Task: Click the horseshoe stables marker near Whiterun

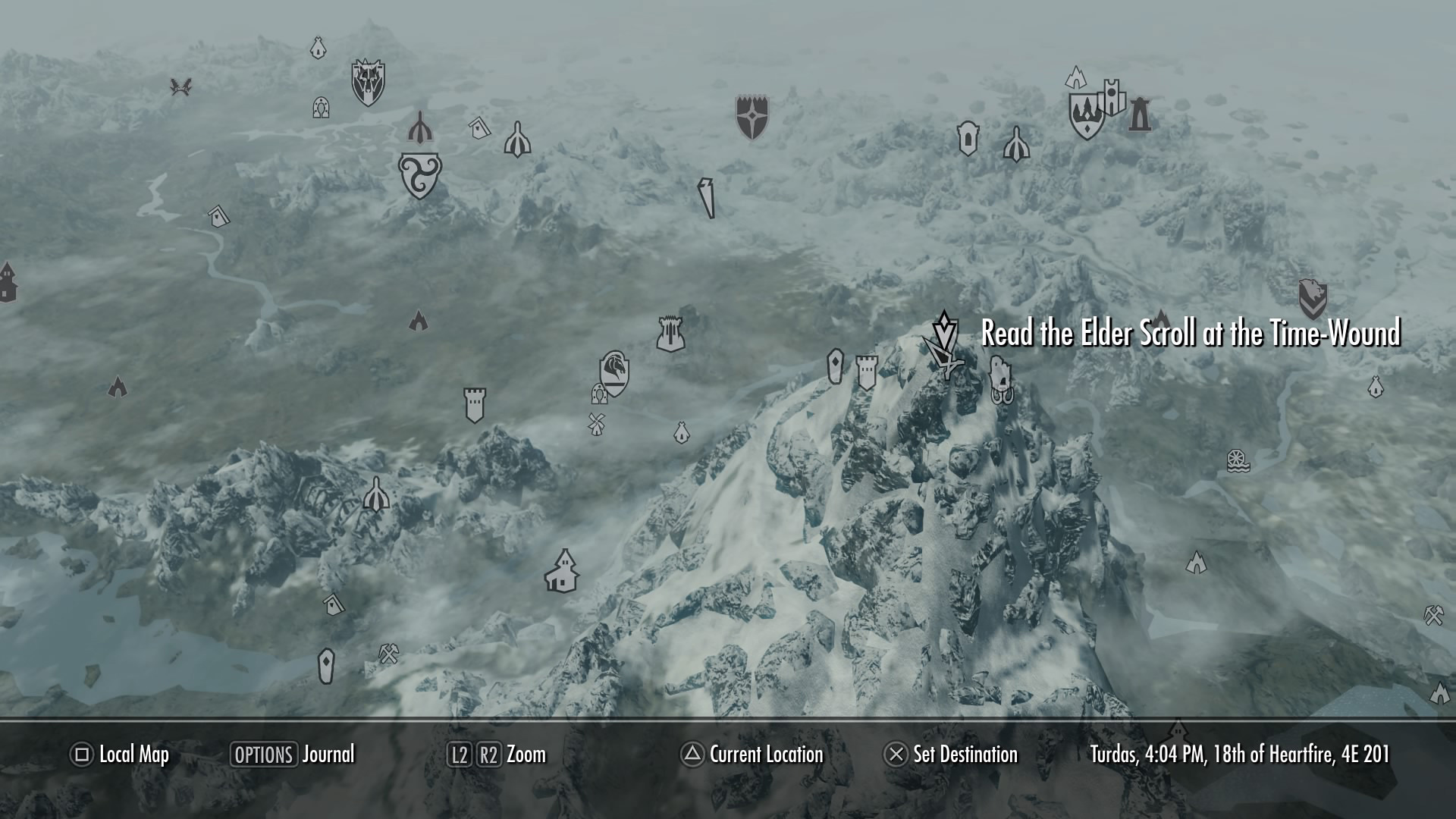Action: point(599,394)
